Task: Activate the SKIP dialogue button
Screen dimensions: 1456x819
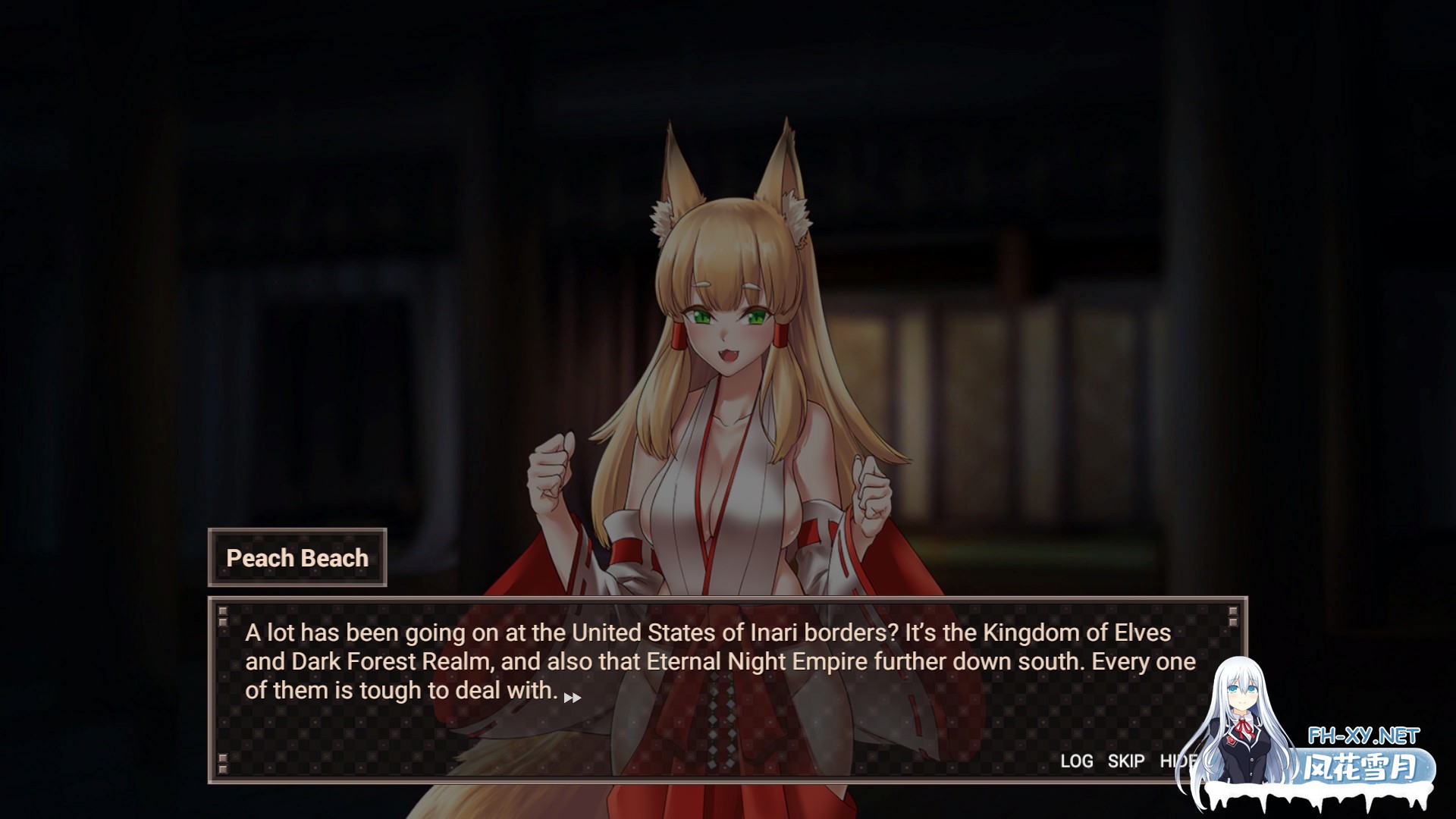Action: (x=1125, y=761)
